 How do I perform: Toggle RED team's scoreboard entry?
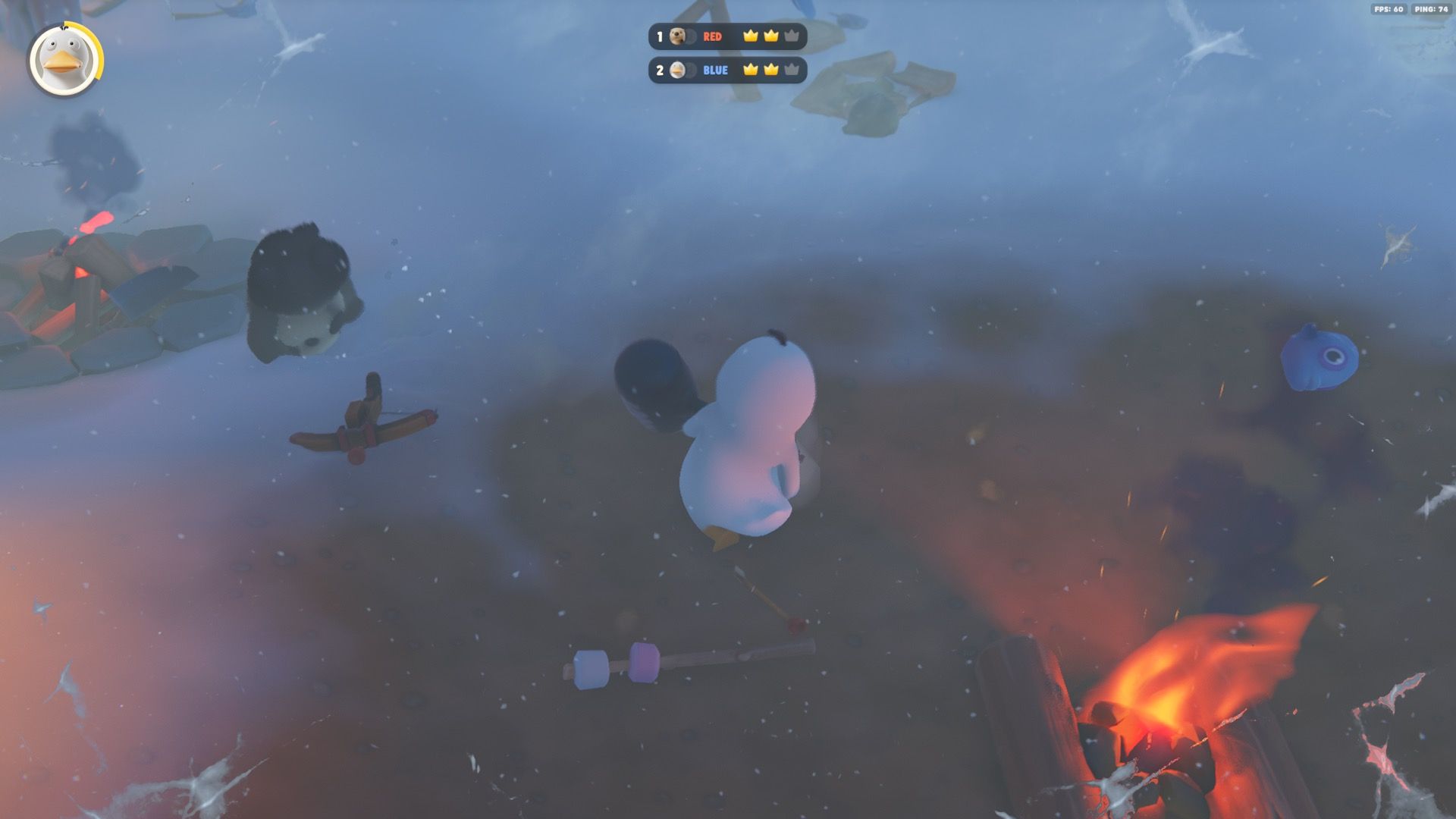point(728,36)
